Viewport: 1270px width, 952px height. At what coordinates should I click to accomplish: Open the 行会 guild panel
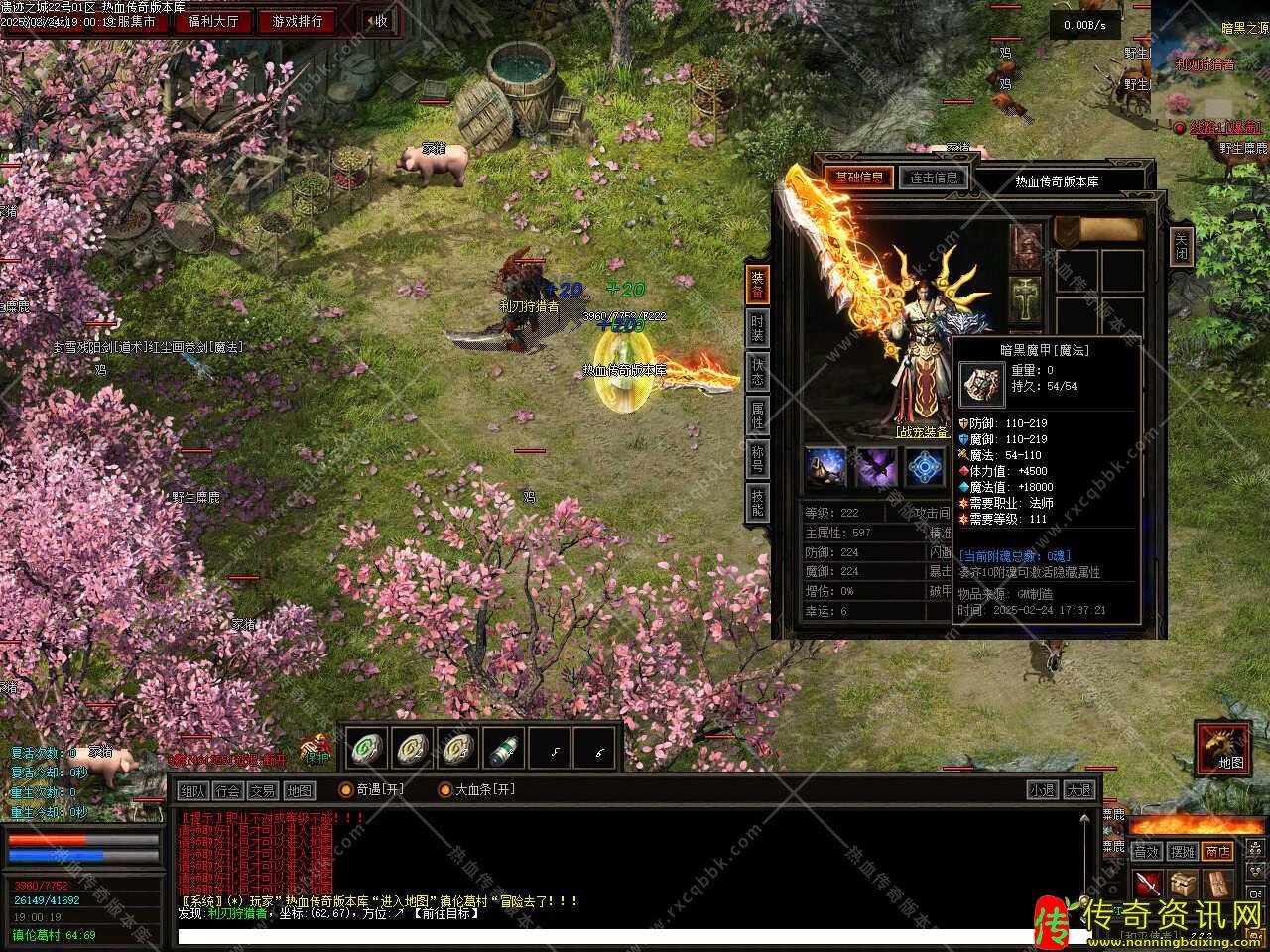227,790
